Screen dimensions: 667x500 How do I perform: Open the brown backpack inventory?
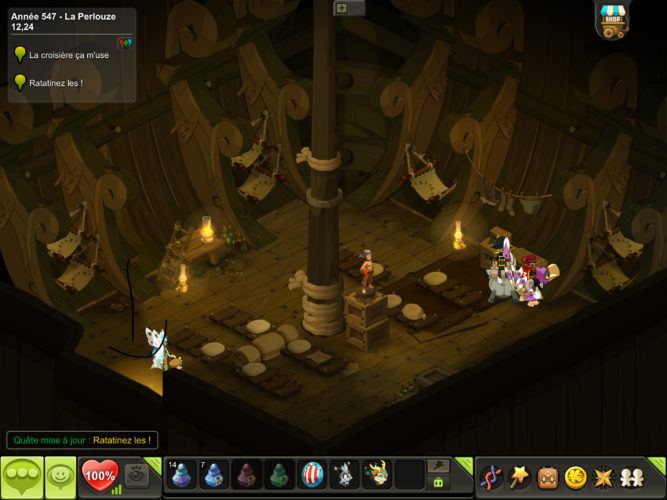tap(548, 476)
